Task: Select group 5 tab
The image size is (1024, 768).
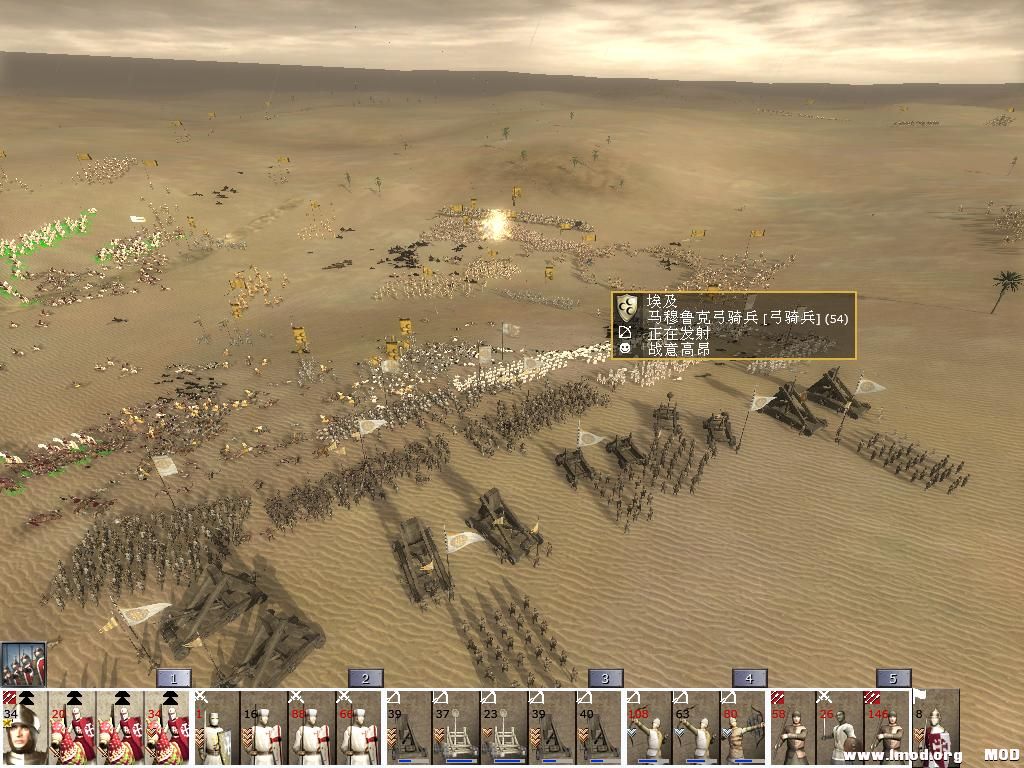Action: pos(893,678)
